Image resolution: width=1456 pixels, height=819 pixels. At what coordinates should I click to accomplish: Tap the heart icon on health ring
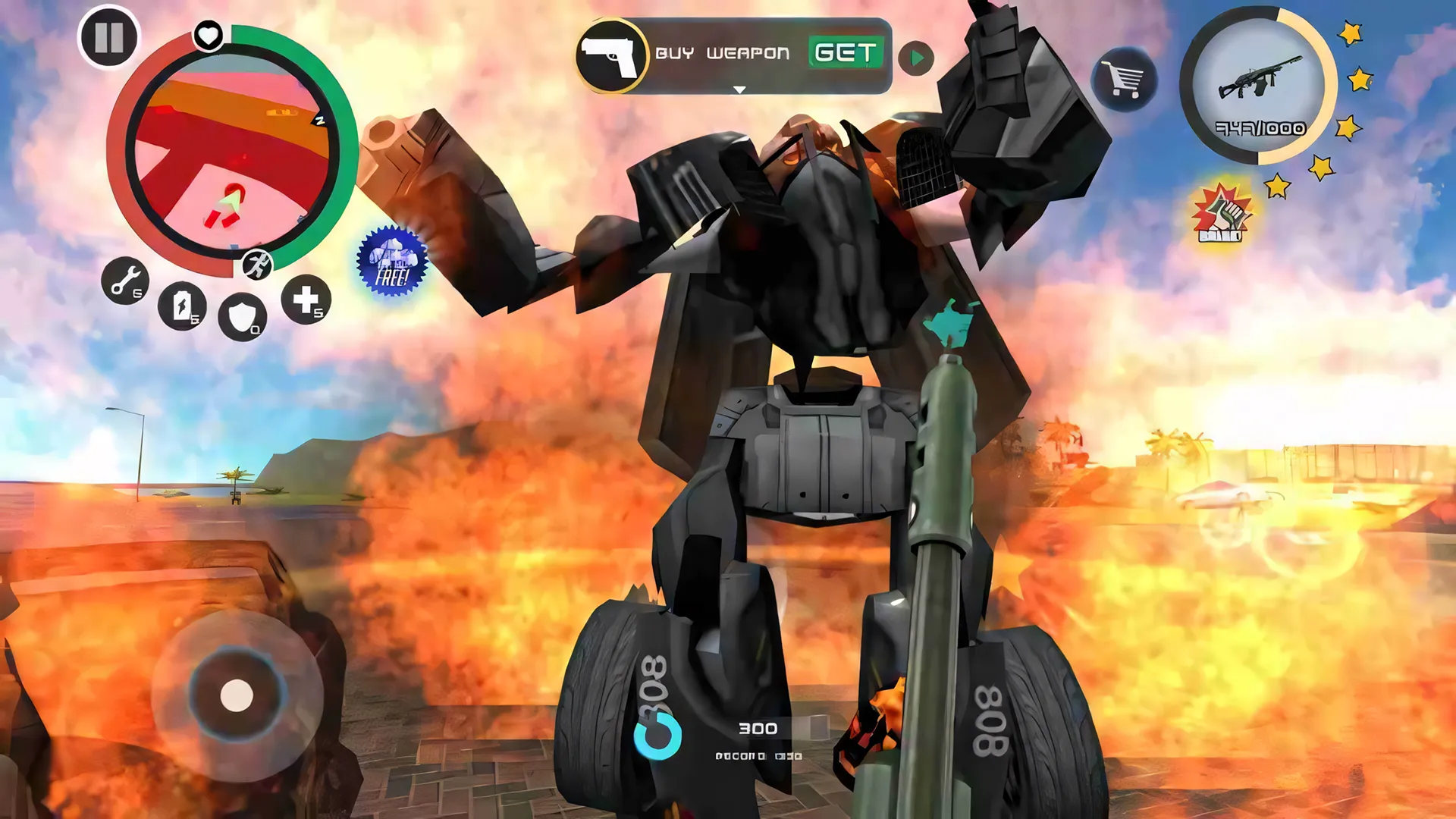209,34
